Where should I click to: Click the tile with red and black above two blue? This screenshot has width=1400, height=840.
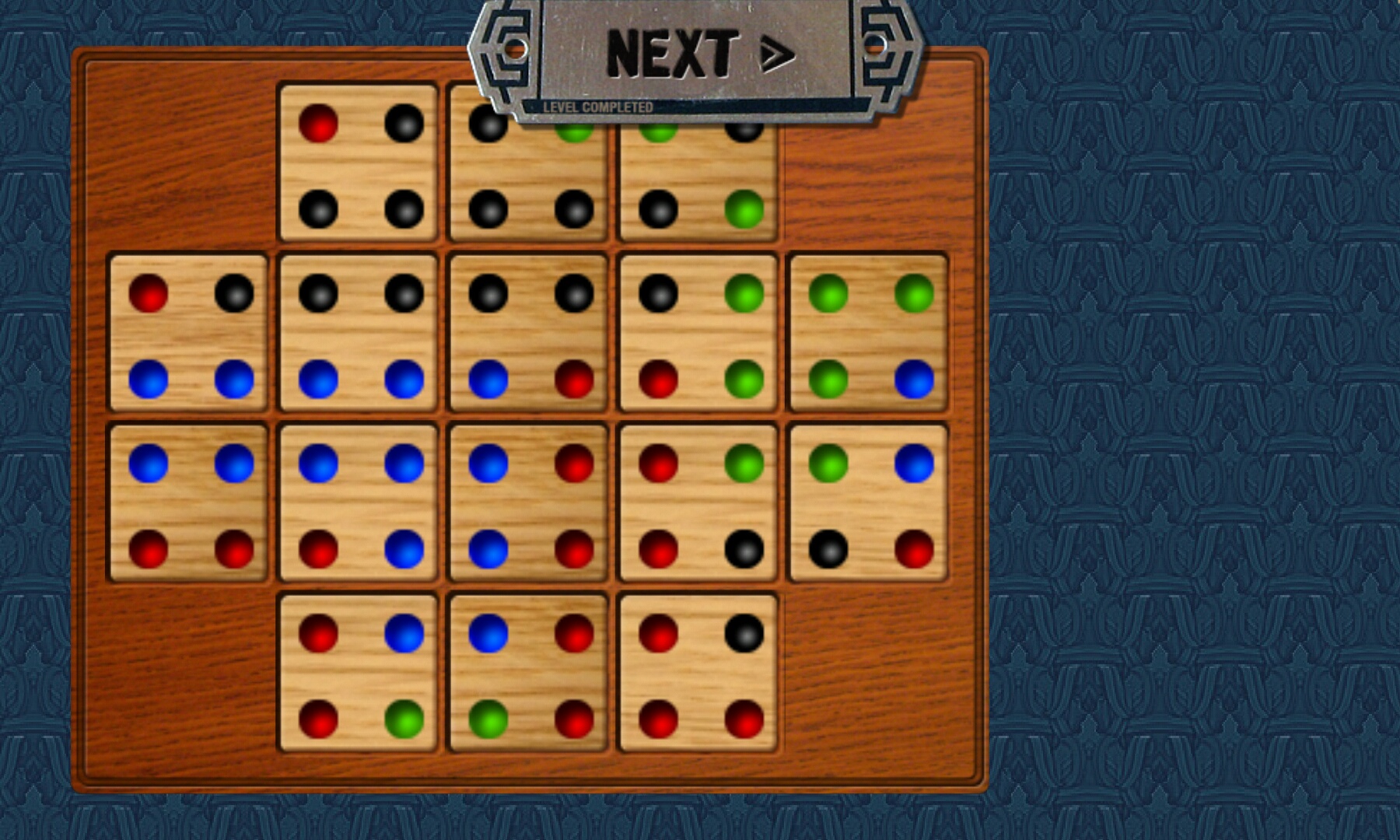click(x=189, y=334)
